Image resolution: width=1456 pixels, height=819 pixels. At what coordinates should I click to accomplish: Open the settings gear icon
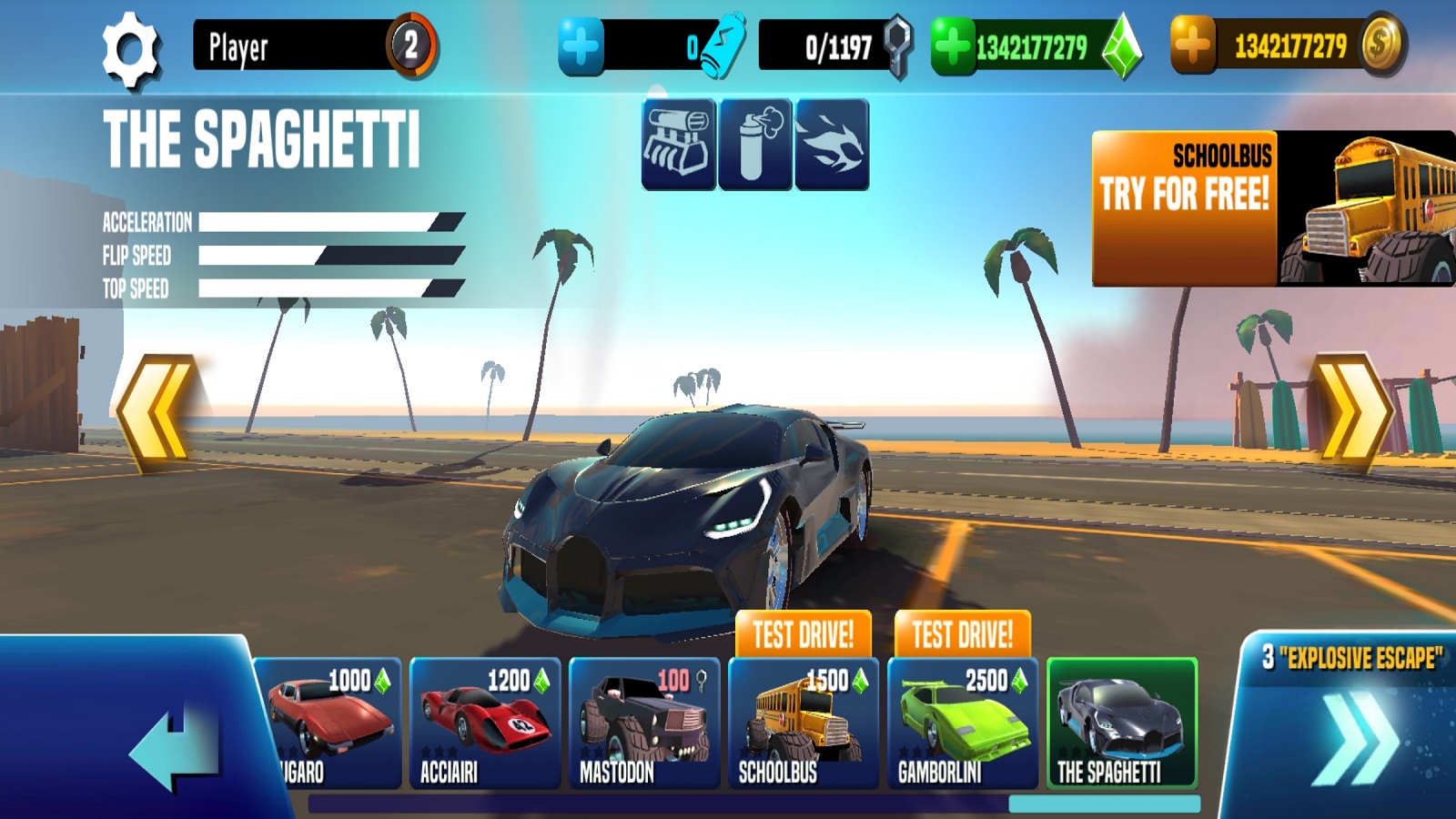click(130, 49)
